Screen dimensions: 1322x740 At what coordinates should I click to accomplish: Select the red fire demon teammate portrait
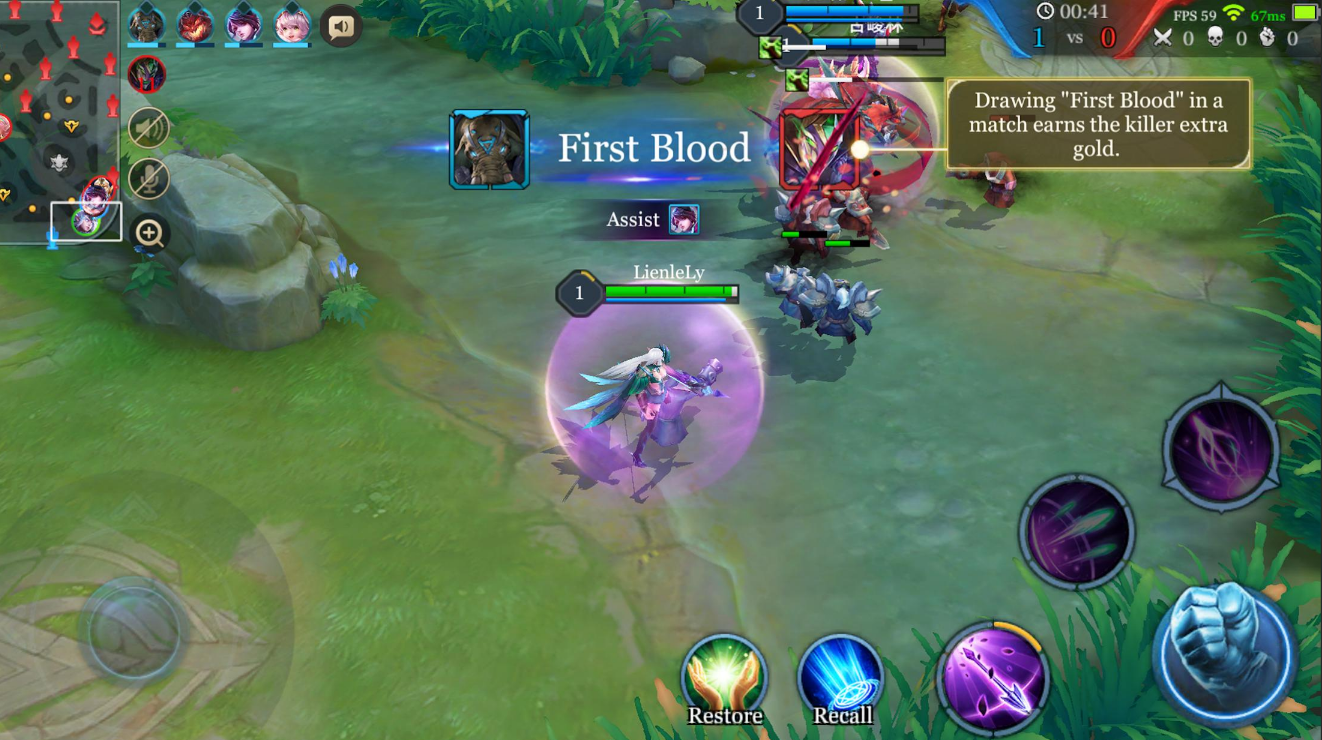point(195,25)
